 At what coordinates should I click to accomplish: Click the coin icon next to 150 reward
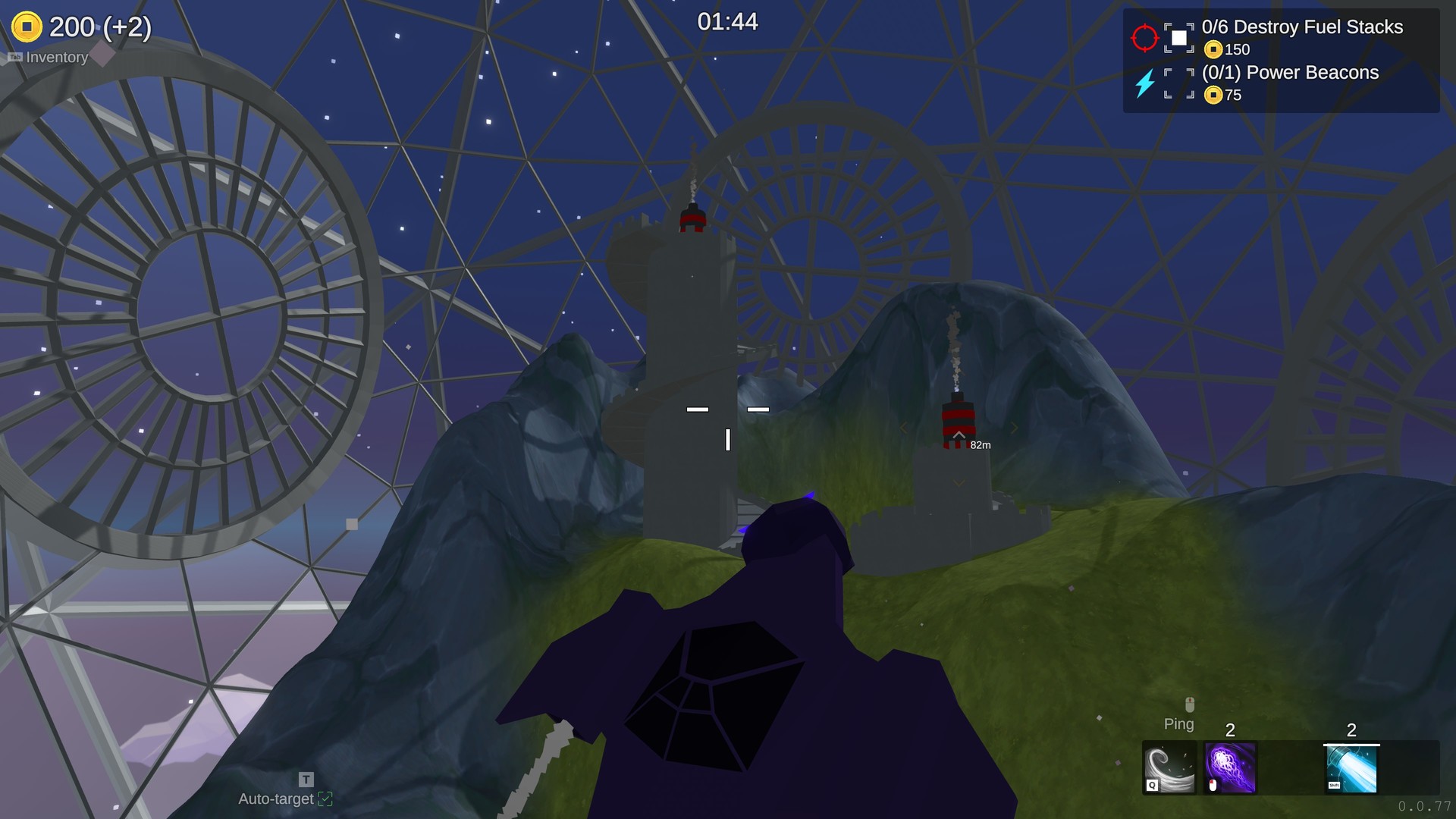[1214, 50]
